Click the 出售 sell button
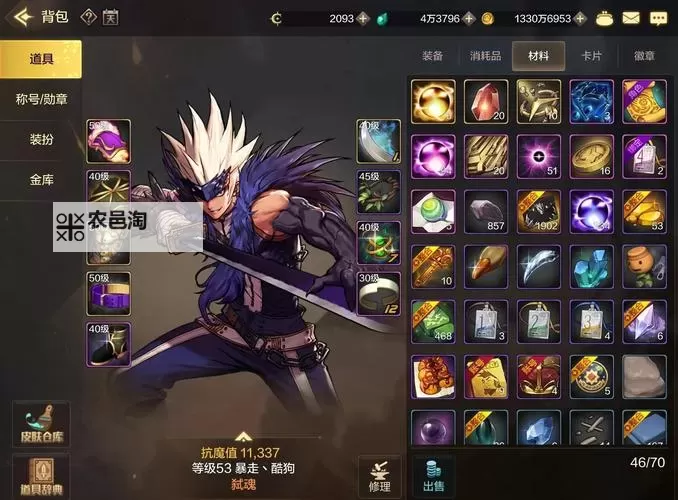The height and width of the screenshot is (500, 678). [x=433, y=475]
